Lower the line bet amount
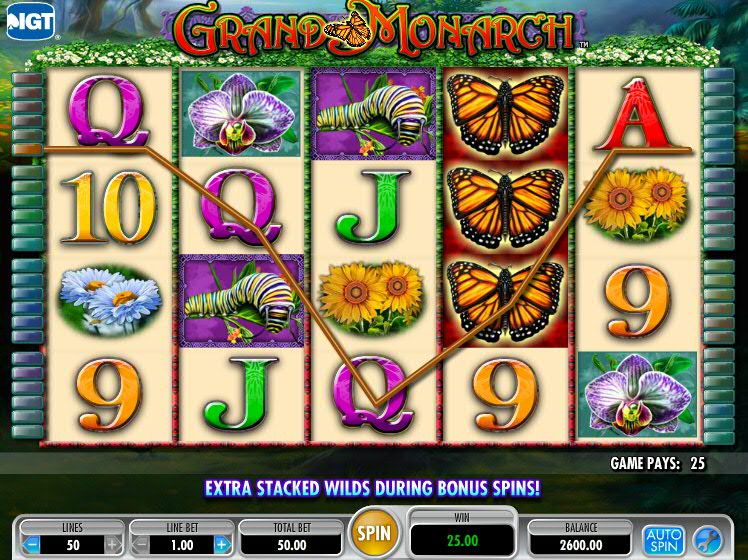The width and height of the screenshot is (748, 560). [141, 545]
